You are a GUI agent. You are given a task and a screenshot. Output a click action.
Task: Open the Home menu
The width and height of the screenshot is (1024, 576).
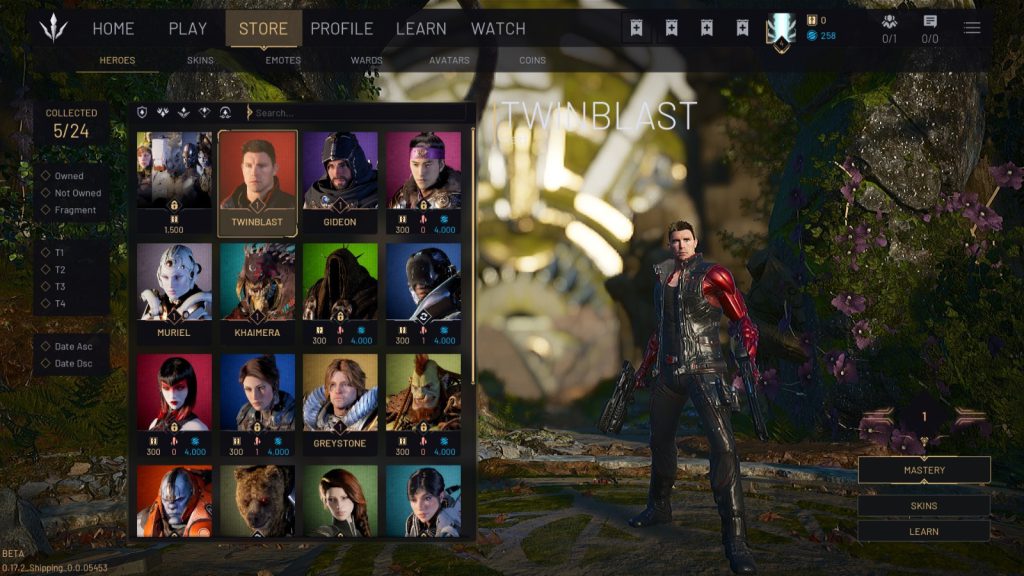tap(113, 29)
